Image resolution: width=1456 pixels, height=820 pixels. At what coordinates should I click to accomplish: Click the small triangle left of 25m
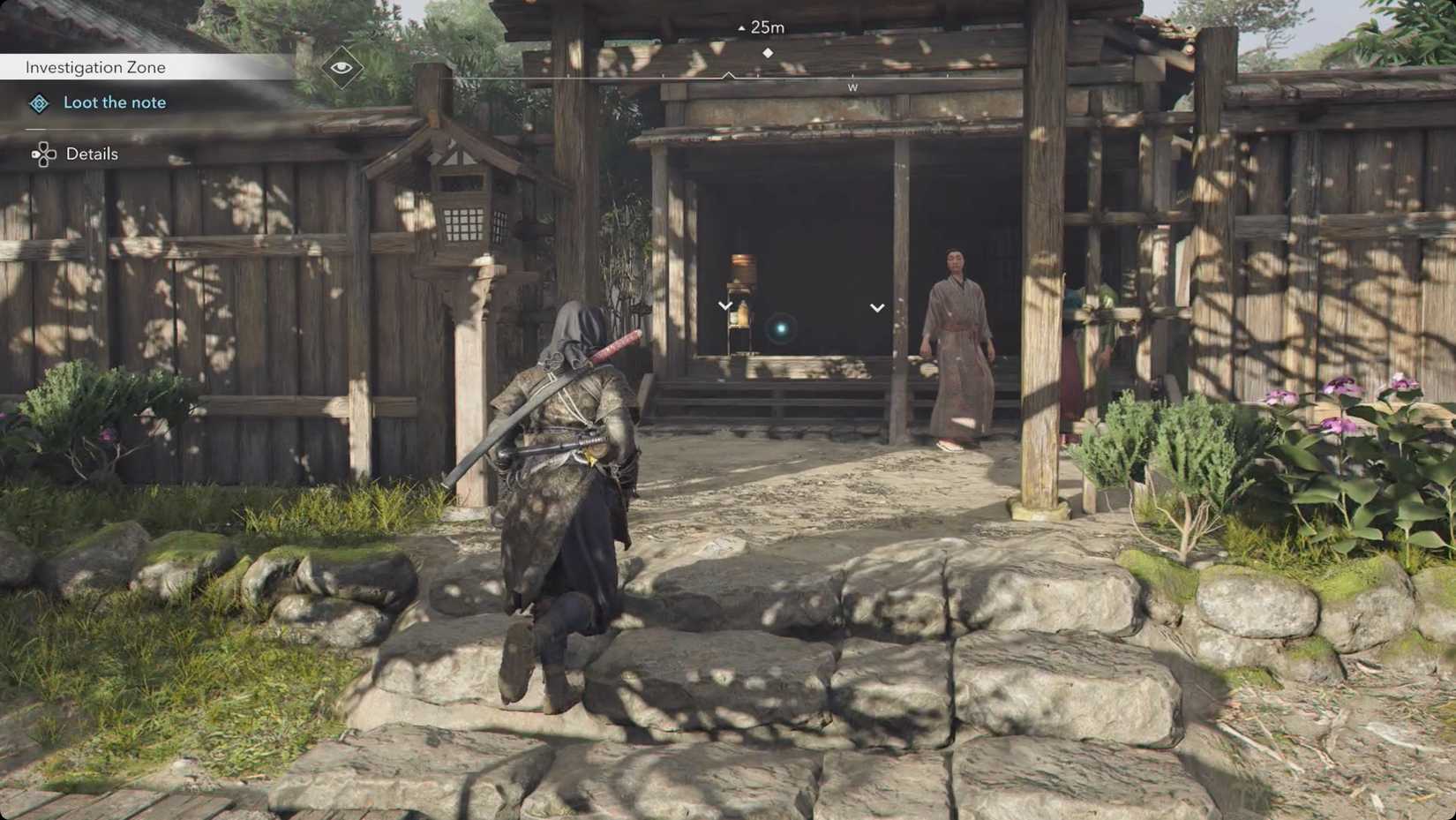[x=739, y=27]
